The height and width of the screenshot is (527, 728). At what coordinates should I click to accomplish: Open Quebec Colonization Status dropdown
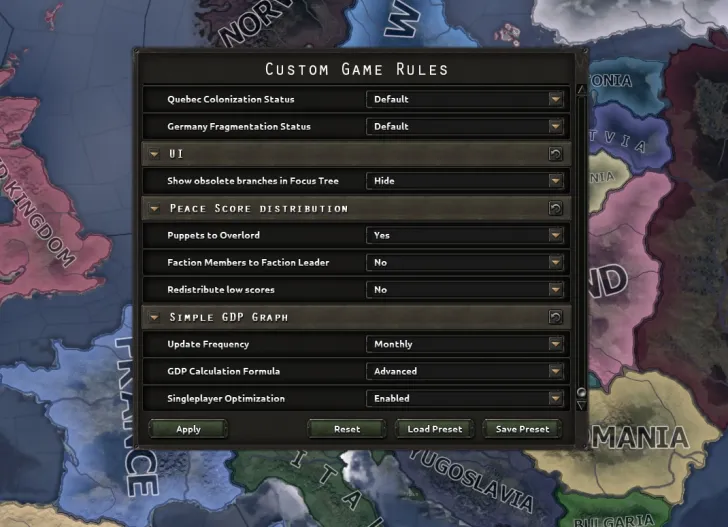(466, 99)
